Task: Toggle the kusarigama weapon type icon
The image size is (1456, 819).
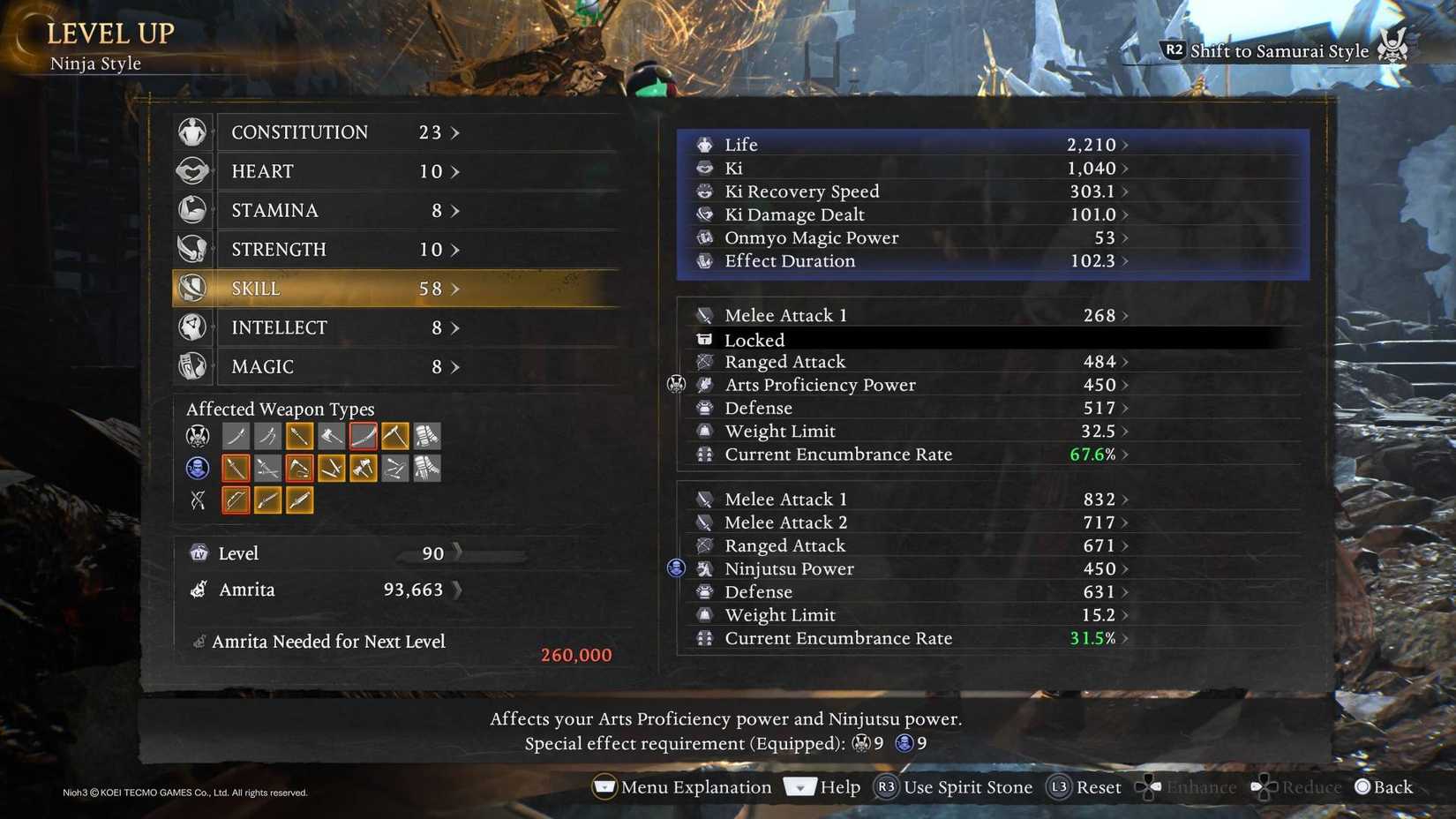Action: (394, 435)
